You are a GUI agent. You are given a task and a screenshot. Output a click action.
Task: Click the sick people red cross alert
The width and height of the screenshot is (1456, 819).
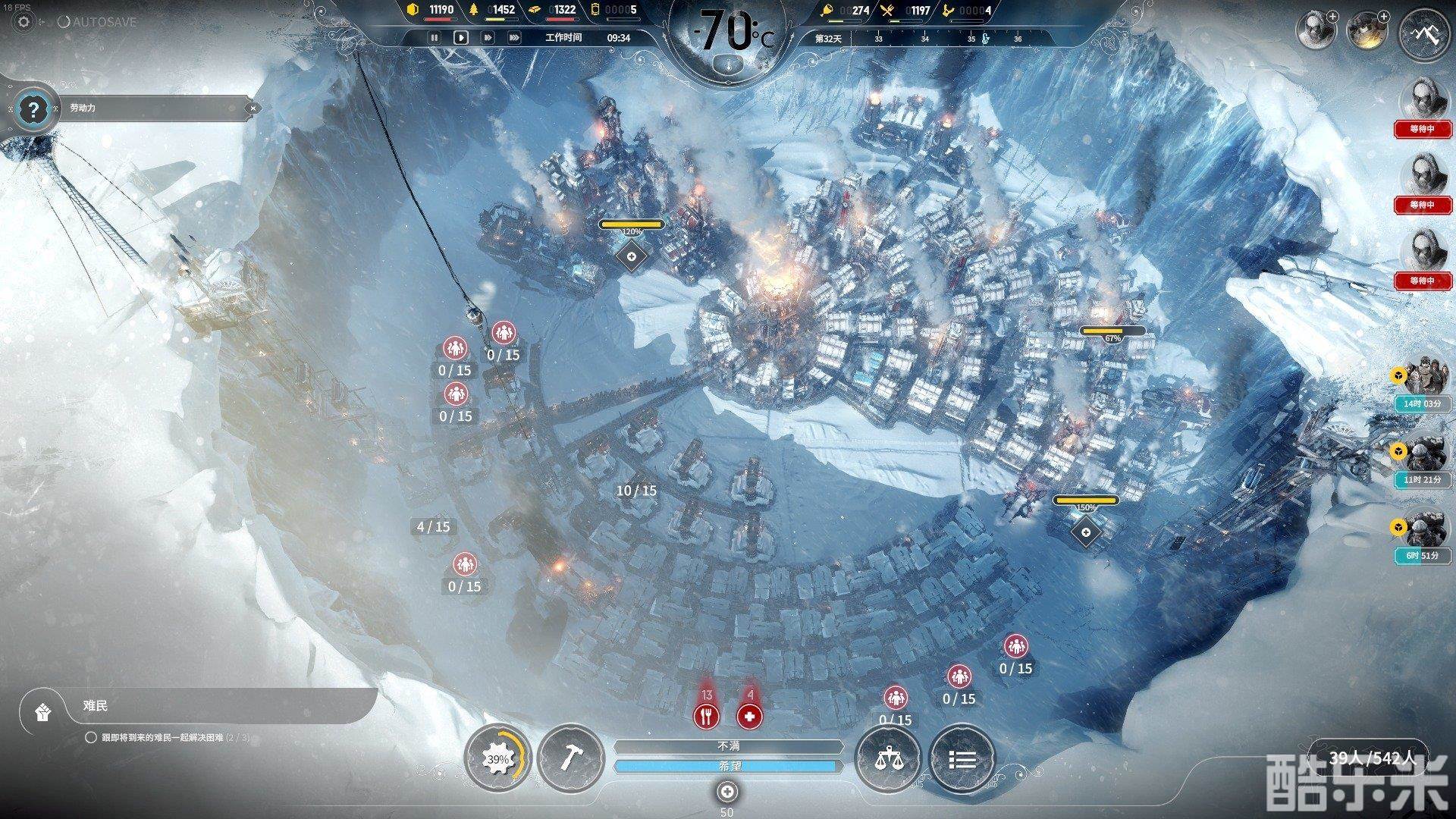click(750, 715)
